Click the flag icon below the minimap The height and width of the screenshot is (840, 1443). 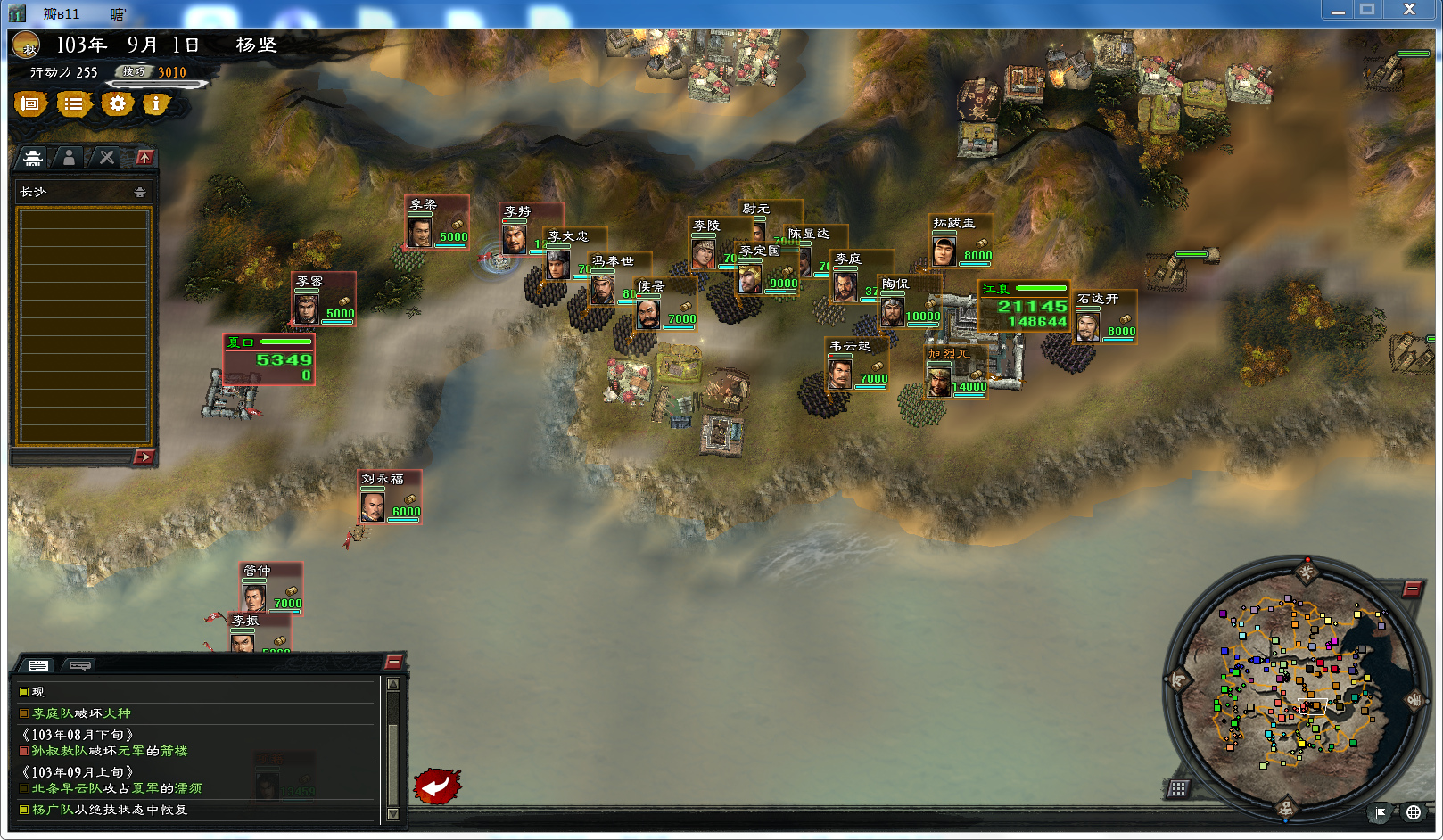pyautogui.click(x=1381, y=812)
